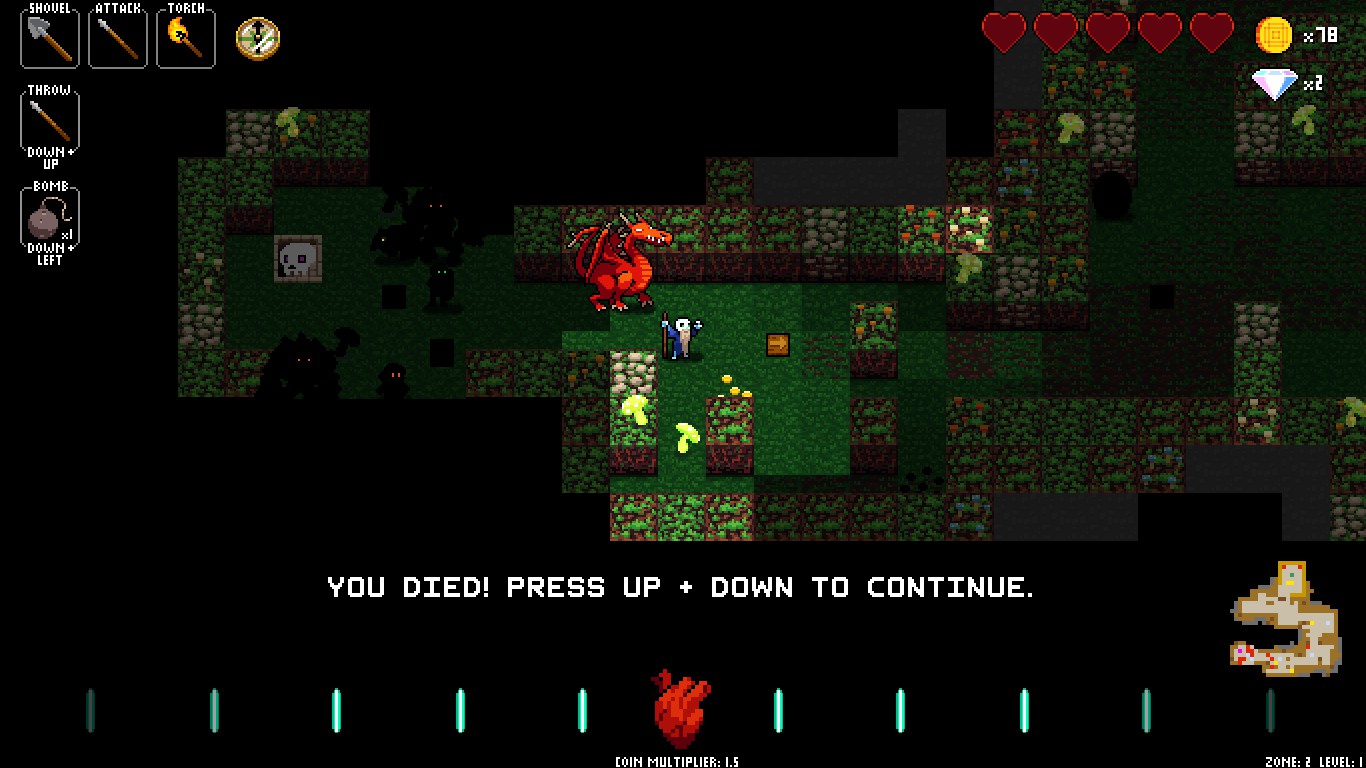The image size is (1366, 768).
Task: Click the golden compass item icon
Action: coord(258,38)
